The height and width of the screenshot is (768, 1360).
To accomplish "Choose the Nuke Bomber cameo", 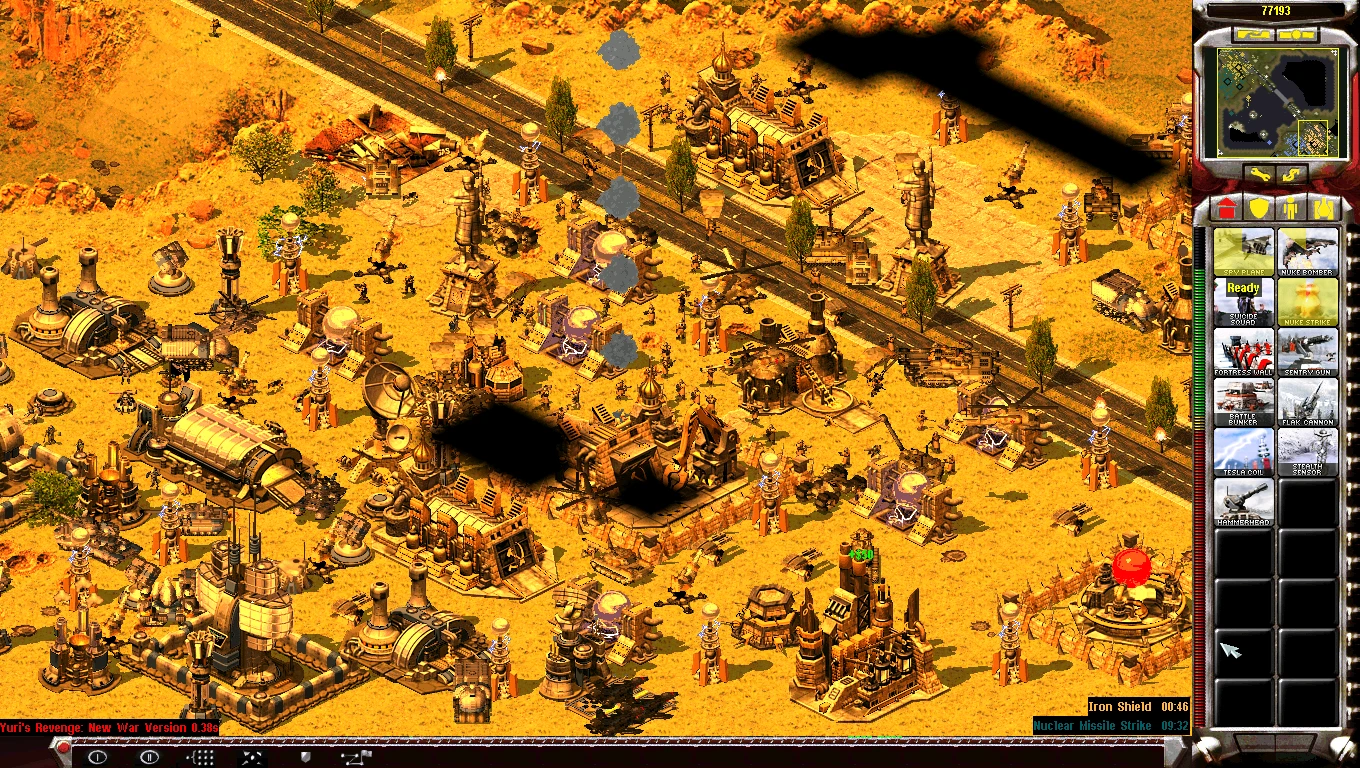I will pyautogui.click(x=1308, y=251).
